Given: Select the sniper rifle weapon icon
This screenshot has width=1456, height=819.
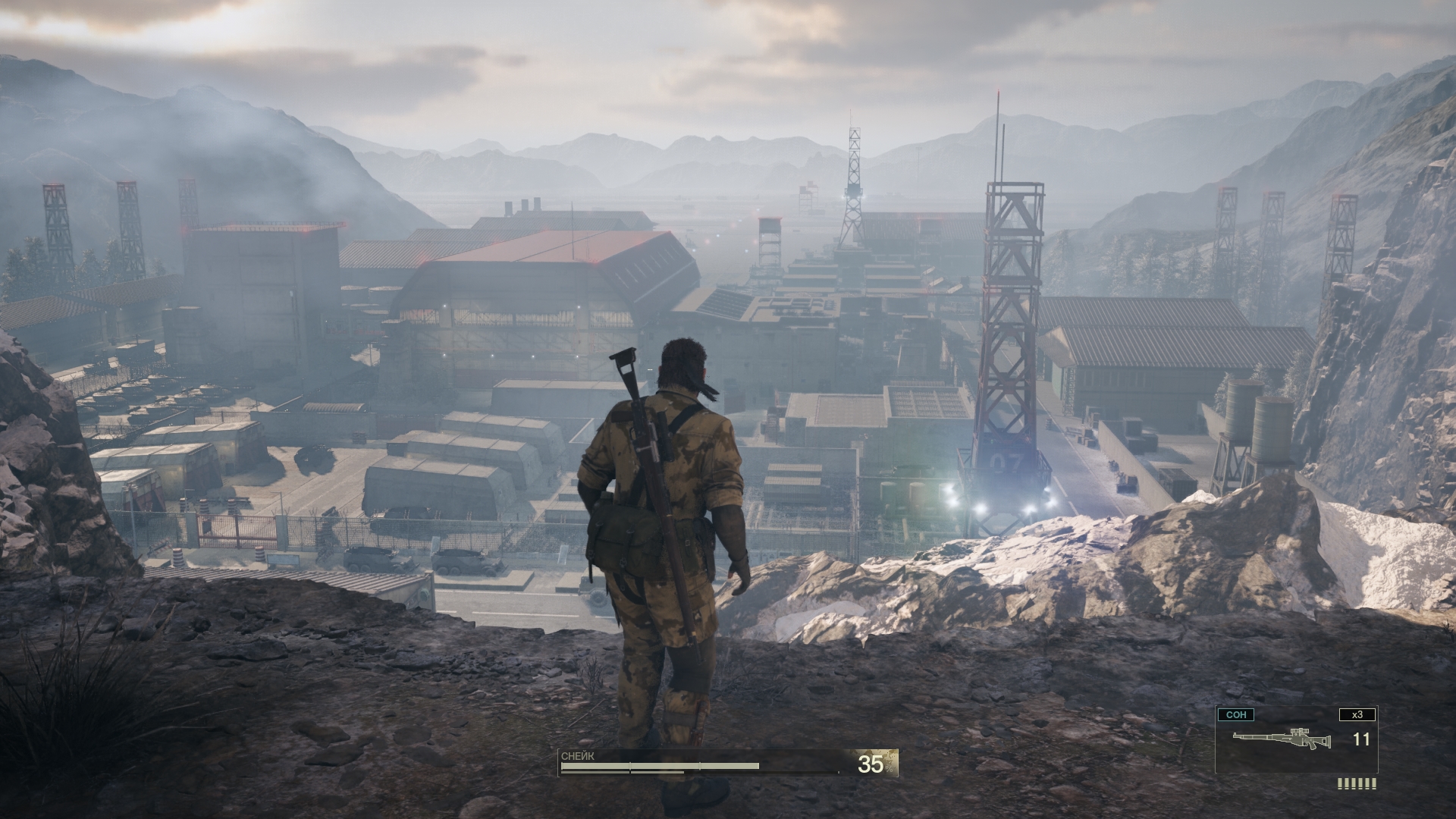Looking at the screenshot, I should (1281, 739).
